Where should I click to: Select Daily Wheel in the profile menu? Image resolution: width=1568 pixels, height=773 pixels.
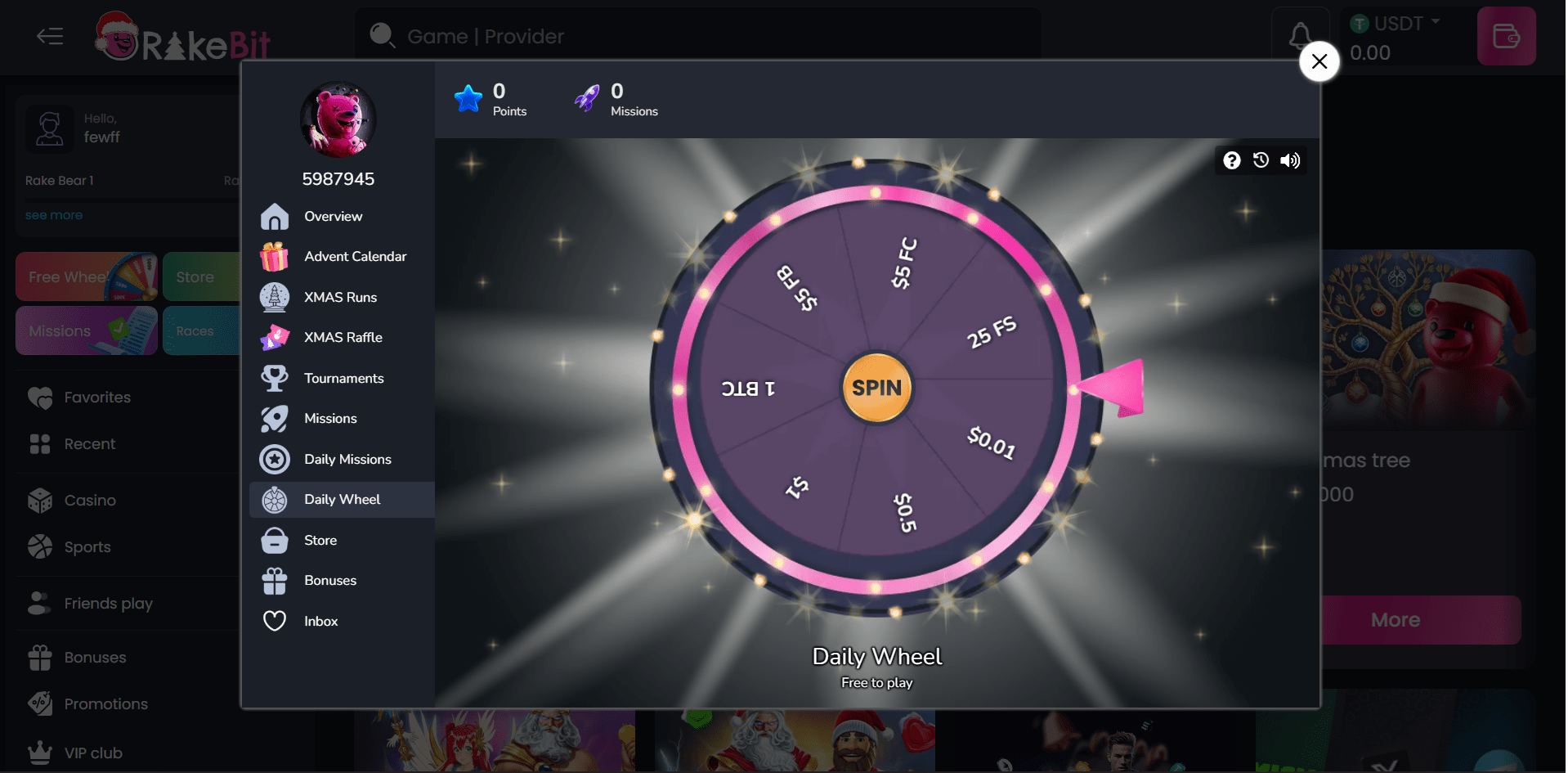(x=342, y=499)
